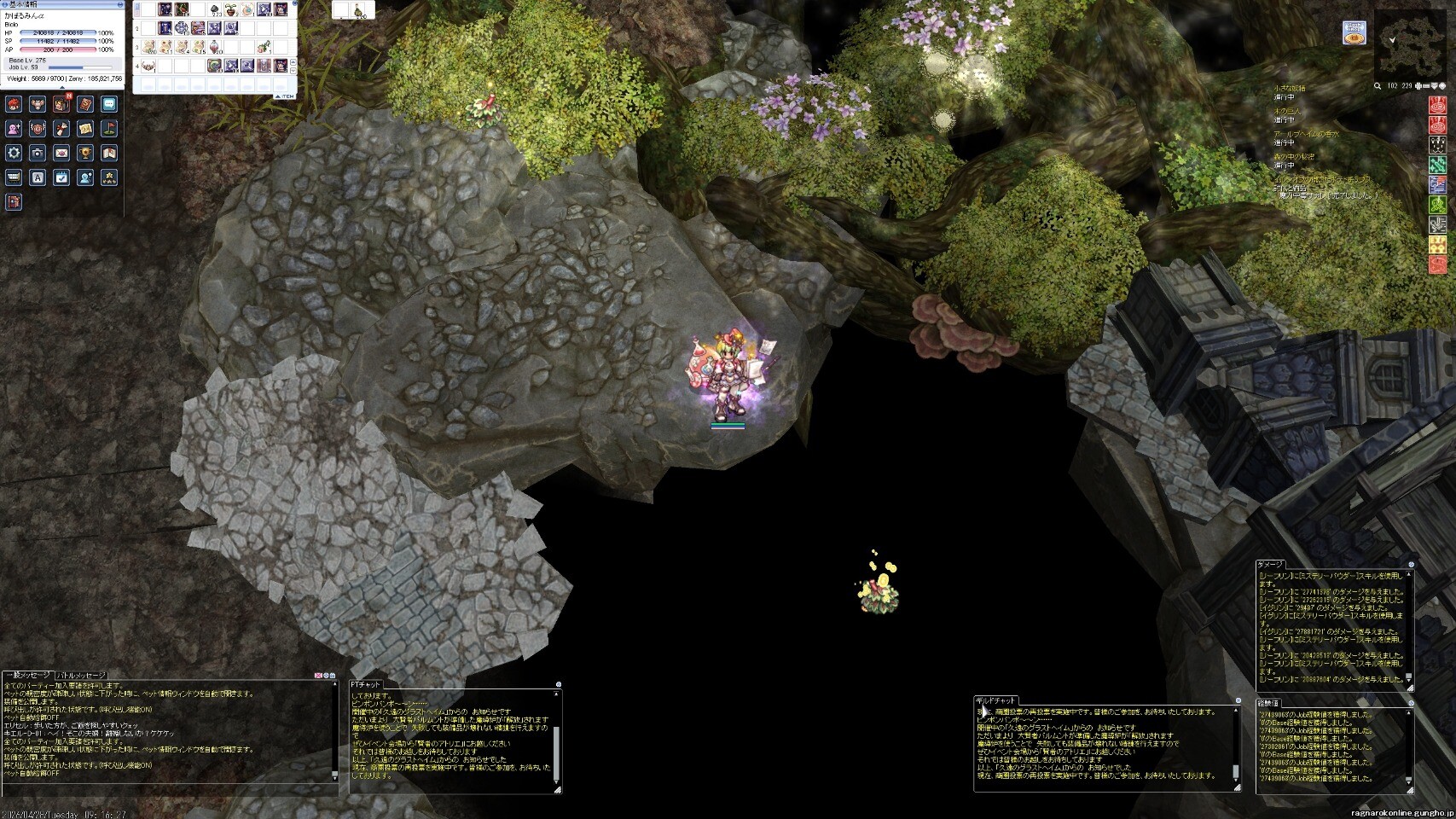Open the golf flag icon
The height and width of the screenshot is (819, 1456).
109,129
